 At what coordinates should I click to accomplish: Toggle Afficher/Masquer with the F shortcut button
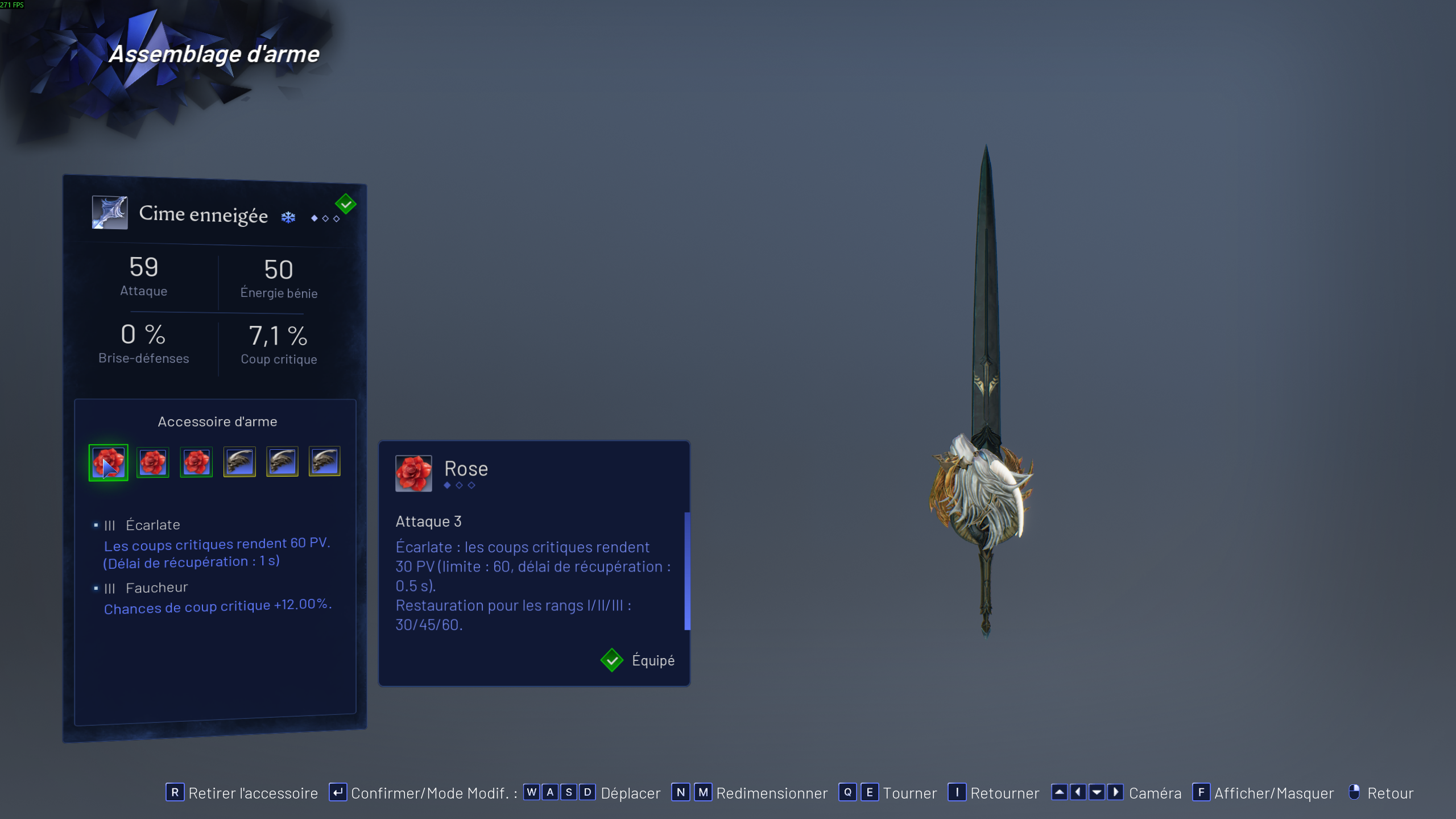coord(1200,792)
